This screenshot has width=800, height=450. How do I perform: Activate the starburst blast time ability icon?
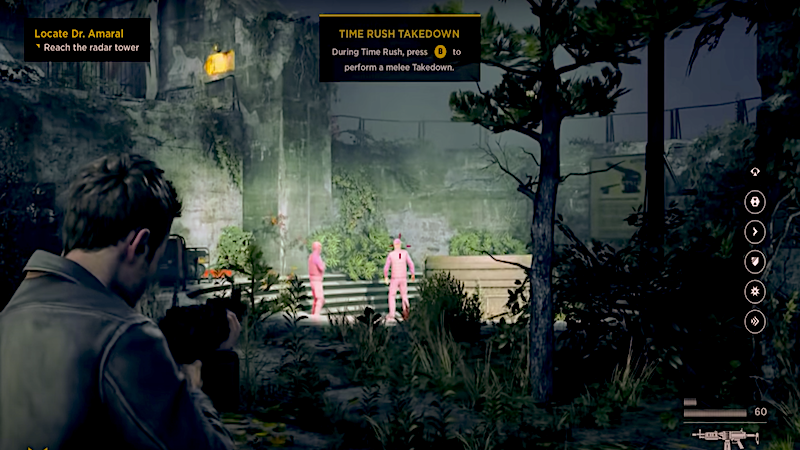(x=755, y=292)
